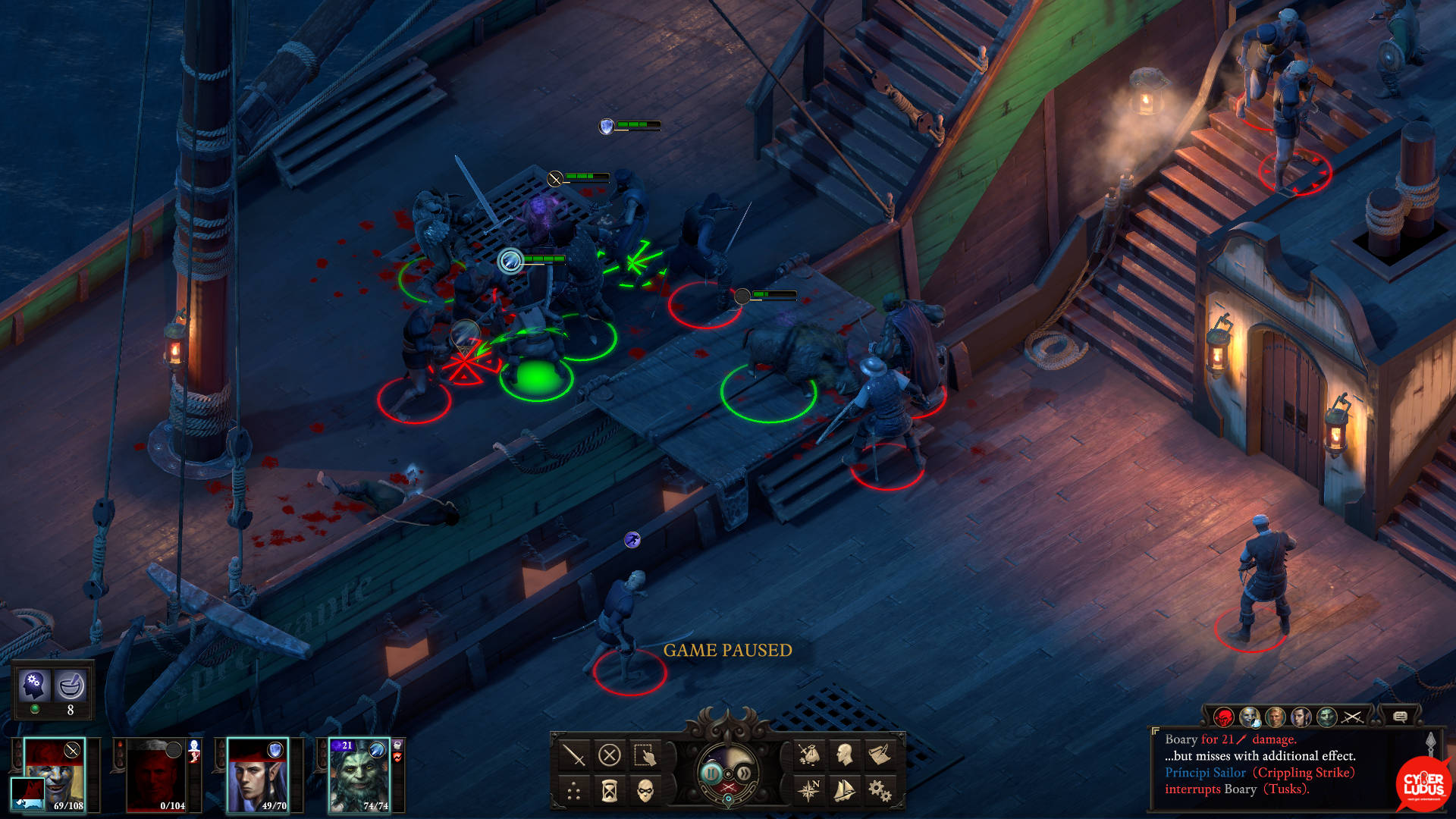Click the sword attack command button
The image size is (1456, 819).
pyautogui.click(x=574, y=755)
